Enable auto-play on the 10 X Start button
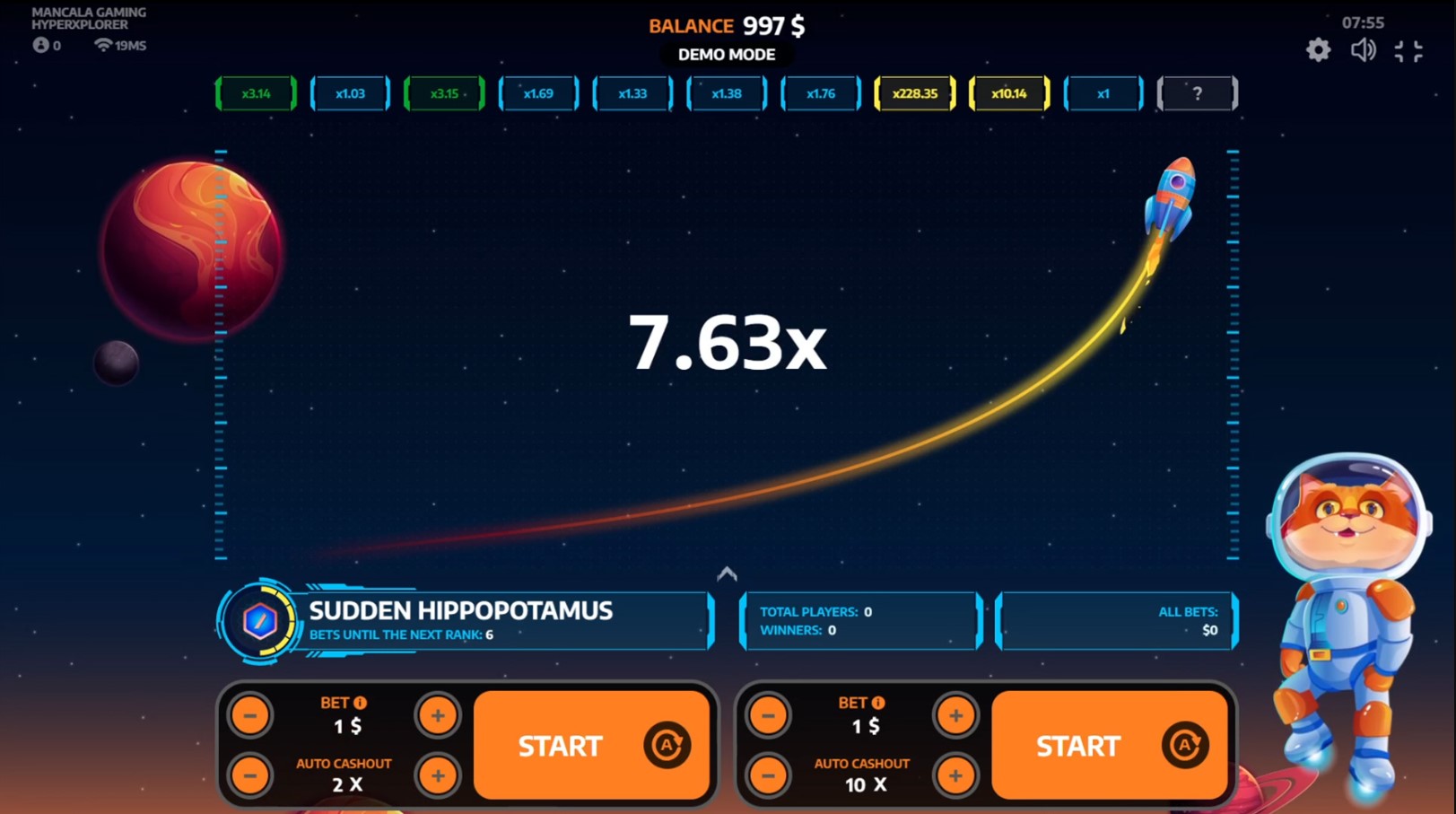Image resolution: width=1456 pixels, height=814 pixels. point(1184,745)
